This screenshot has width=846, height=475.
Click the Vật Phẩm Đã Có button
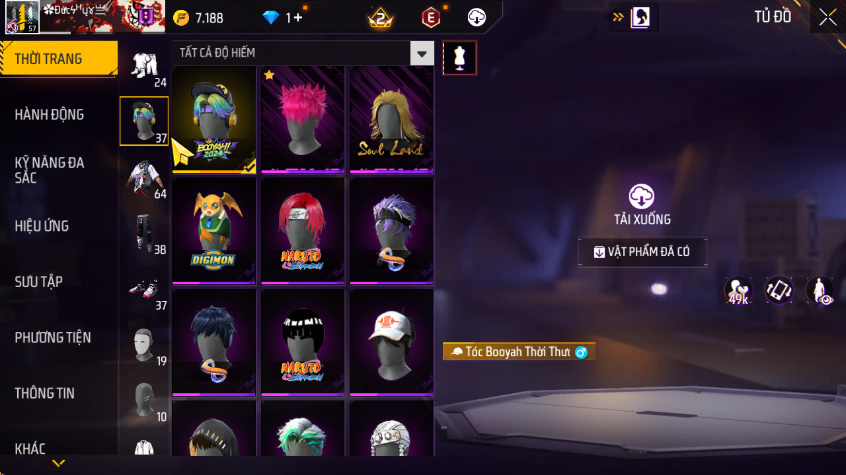click(642, 252)
